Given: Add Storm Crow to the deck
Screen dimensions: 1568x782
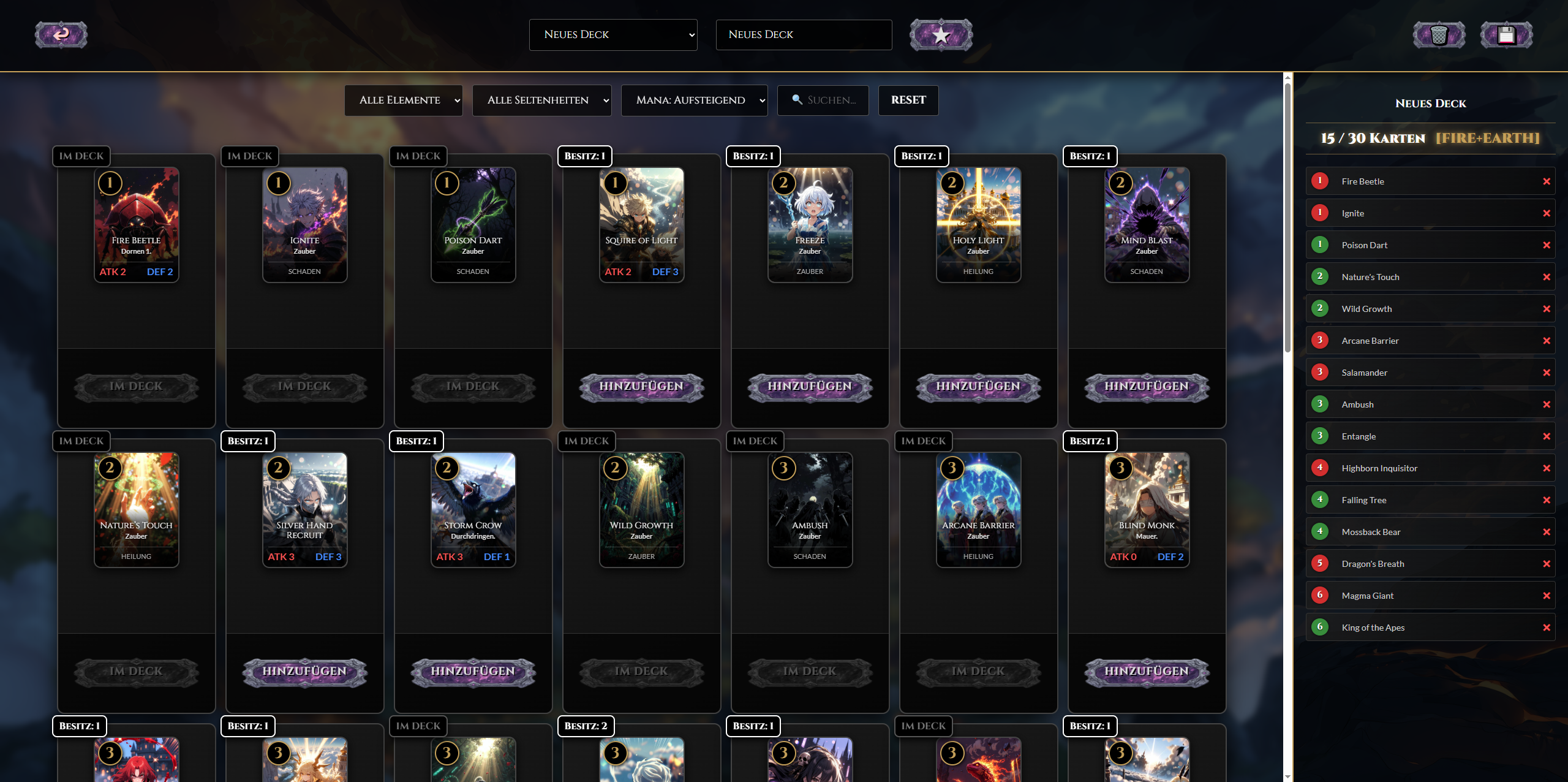Looking at the screenshot, I should tap(473, 672).
